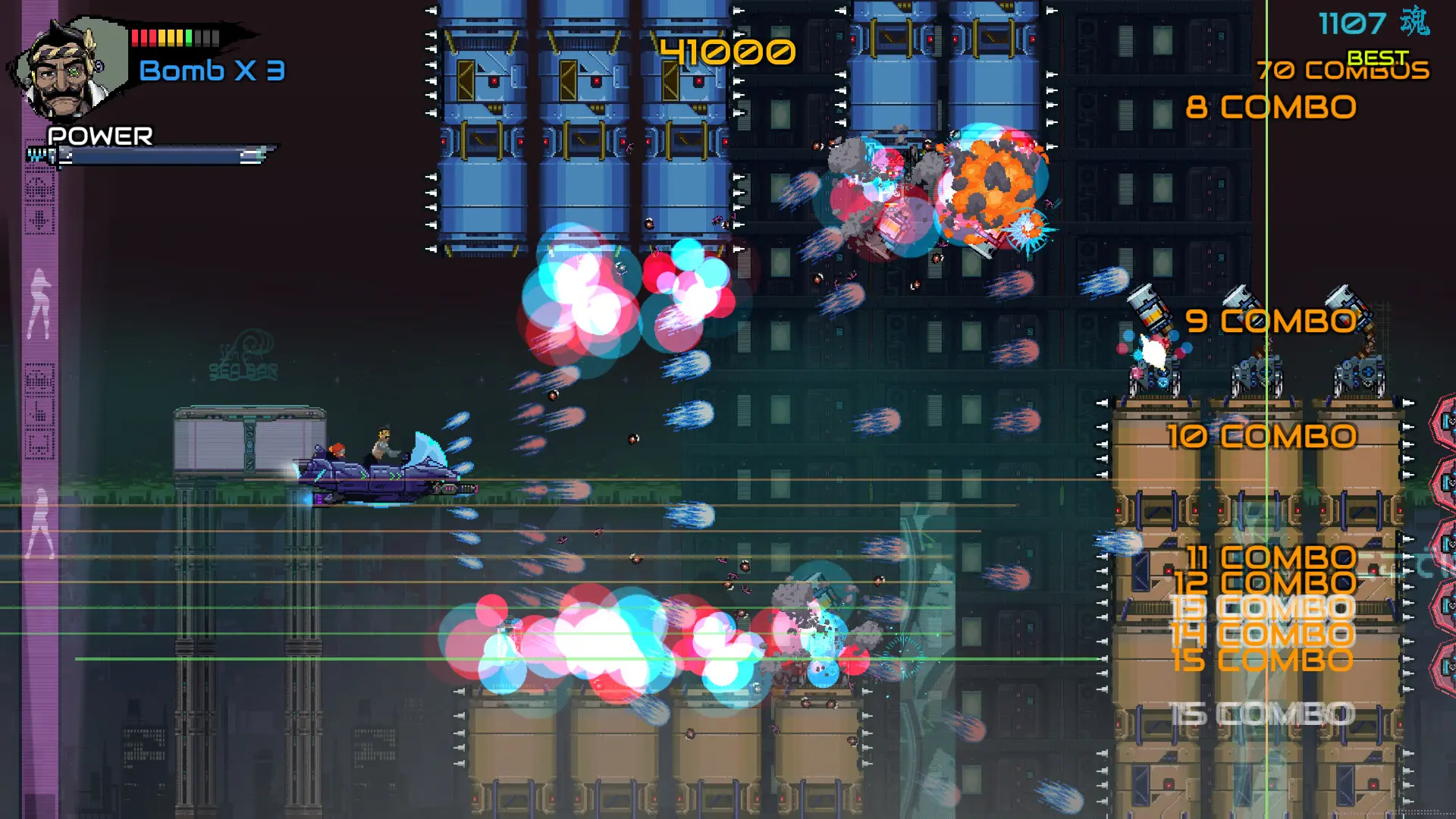This screenshot has width=1456, height=819.
Task: Expand the '8 COMBO' counter display
Action: coord(1272,106)
